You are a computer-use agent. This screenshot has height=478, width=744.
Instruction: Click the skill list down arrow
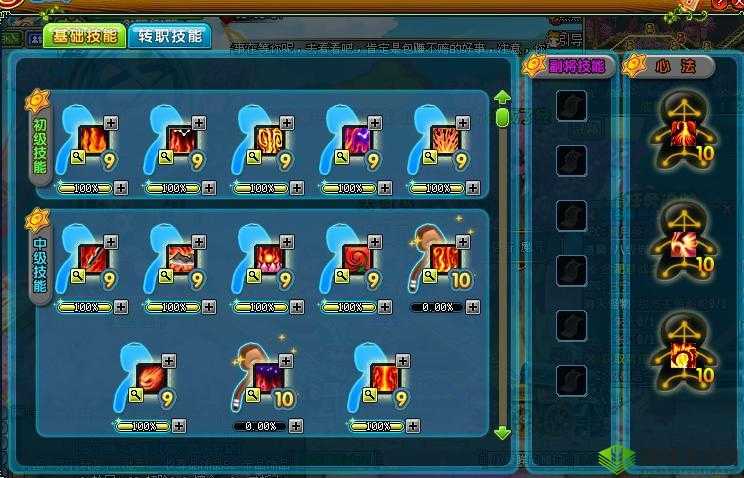pyautogui.click(x=502, y=433)
